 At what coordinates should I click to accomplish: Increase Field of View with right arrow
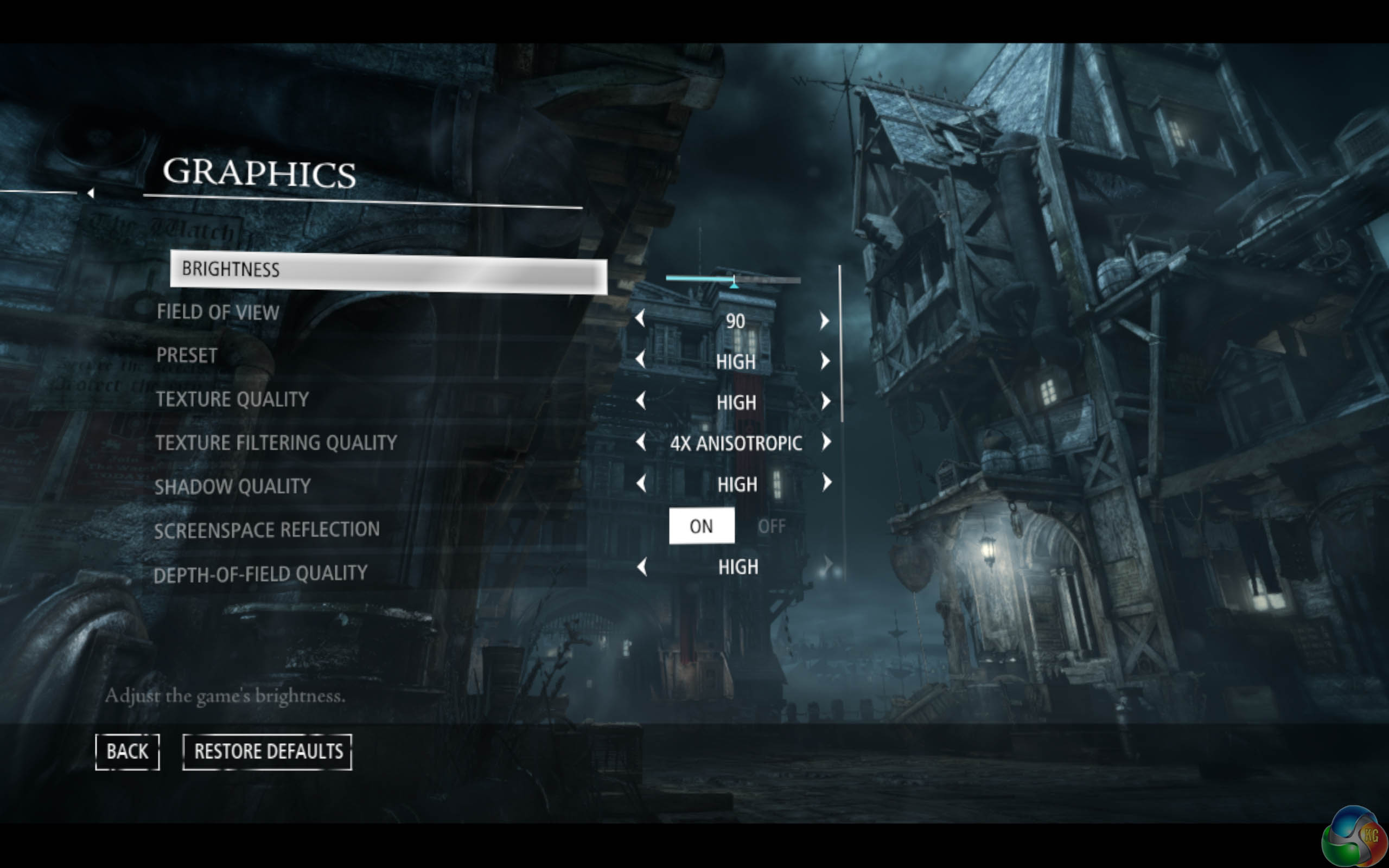[x=825, y=320]
